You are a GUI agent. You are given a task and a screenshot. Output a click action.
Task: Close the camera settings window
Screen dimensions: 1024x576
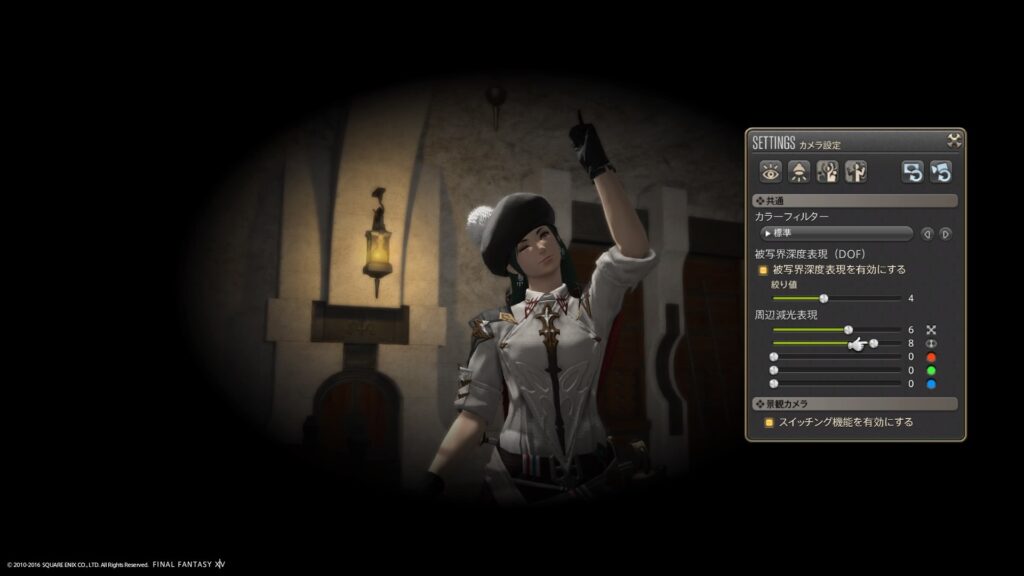click(x=954, y=141)
